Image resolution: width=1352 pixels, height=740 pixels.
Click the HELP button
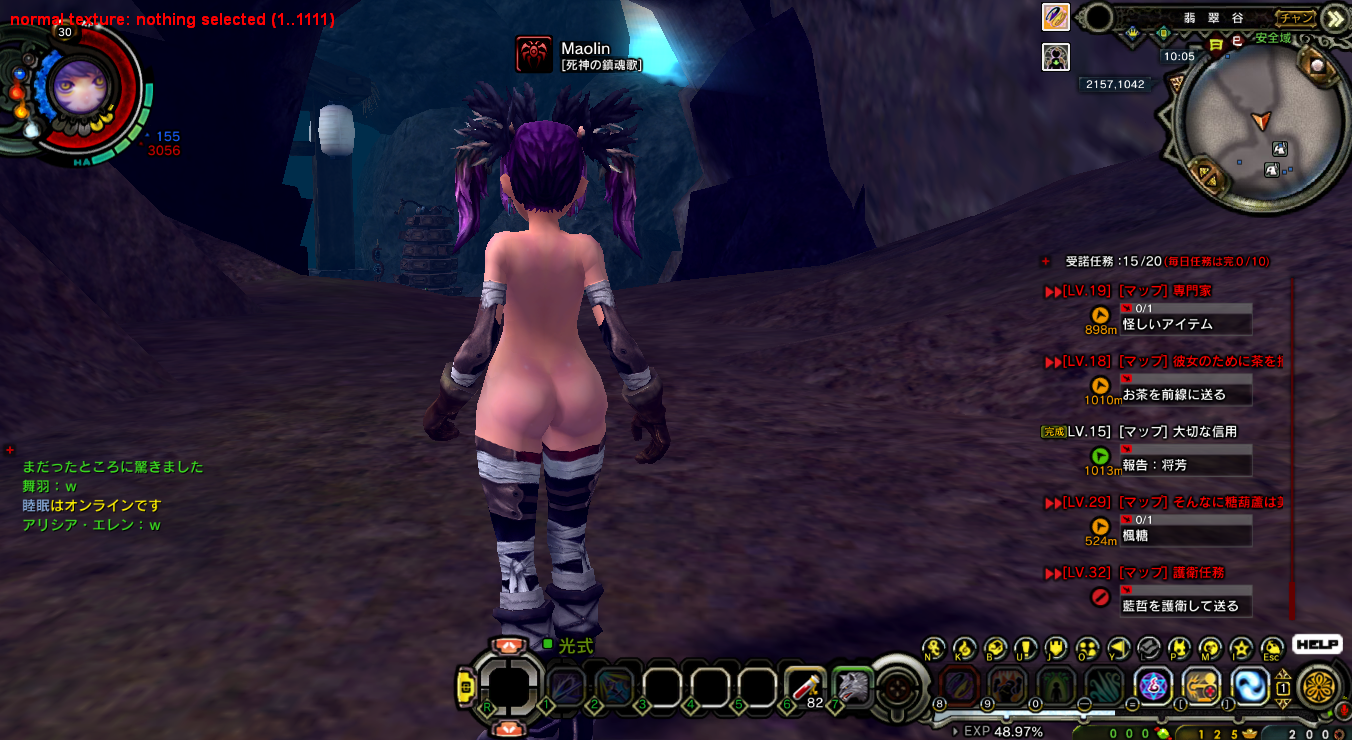[x=1316, y=645]
